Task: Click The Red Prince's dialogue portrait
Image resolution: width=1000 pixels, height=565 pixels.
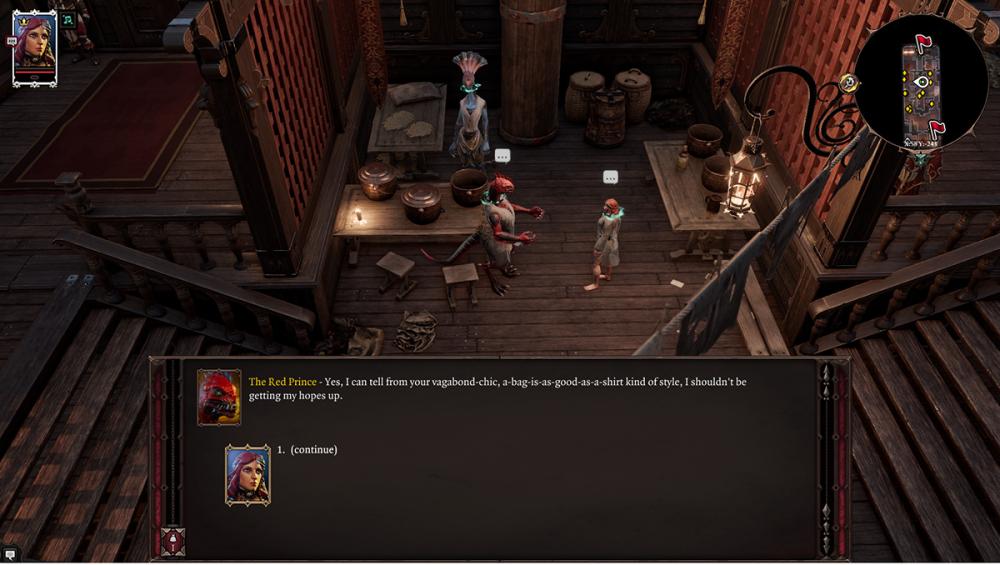Action: click(219, 397)
